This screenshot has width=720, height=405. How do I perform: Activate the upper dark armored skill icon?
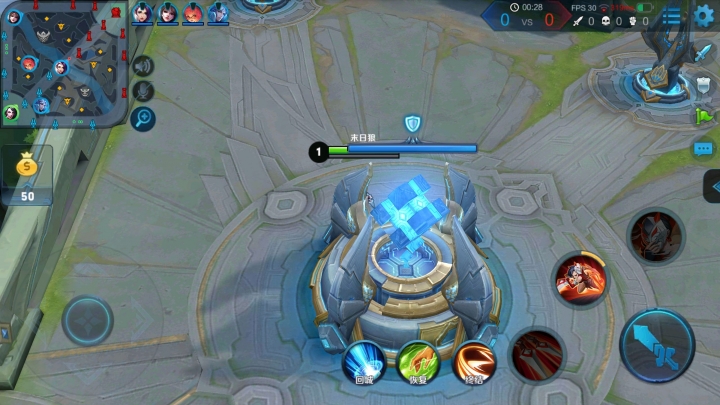pyautogui.click(x=655, y=235)
